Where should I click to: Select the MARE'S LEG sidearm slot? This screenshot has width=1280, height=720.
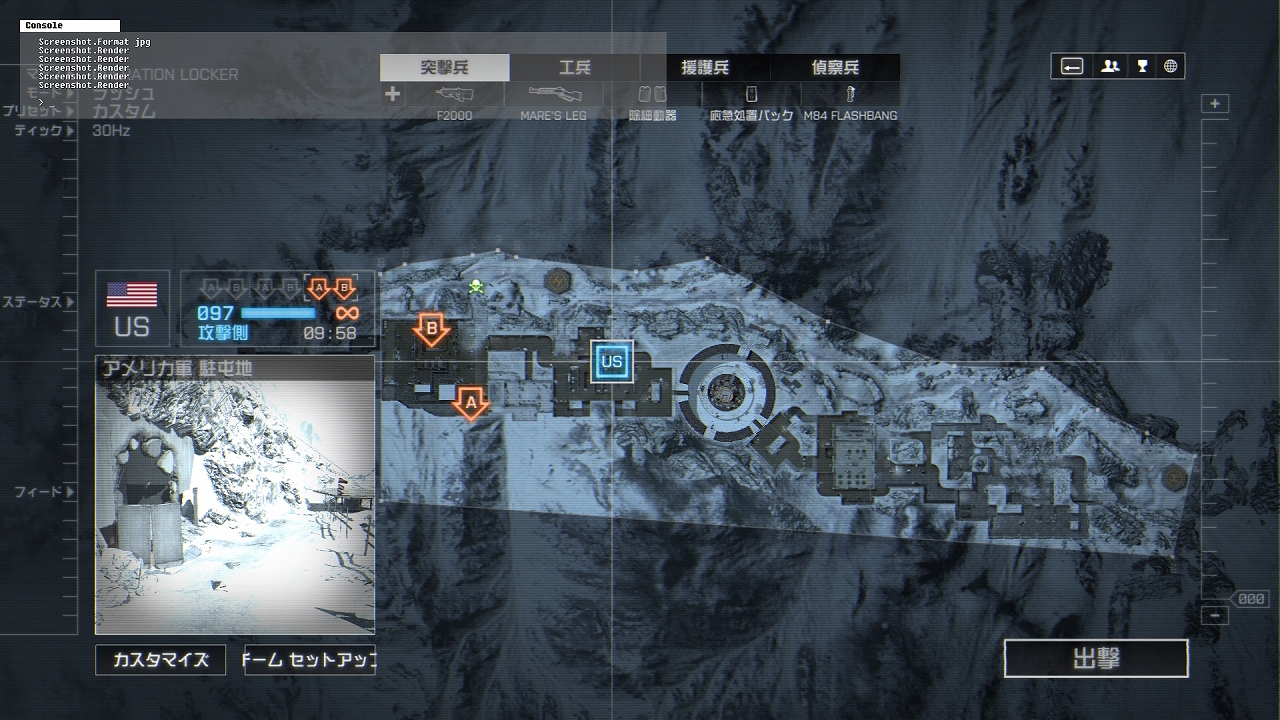[553, 102]
